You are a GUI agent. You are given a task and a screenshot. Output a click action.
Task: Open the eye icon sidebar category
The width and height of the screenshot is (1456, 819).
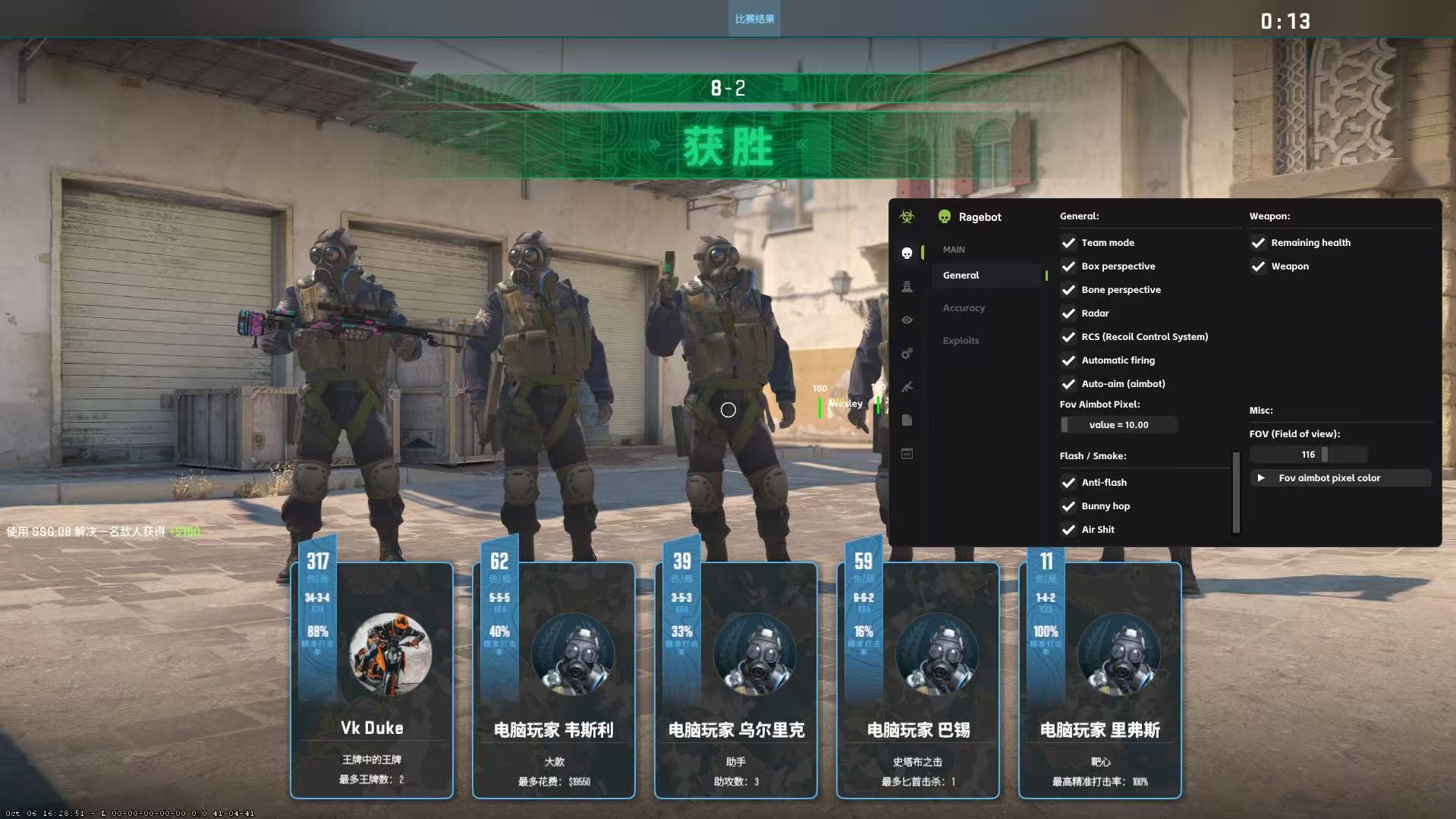(907, 320)
